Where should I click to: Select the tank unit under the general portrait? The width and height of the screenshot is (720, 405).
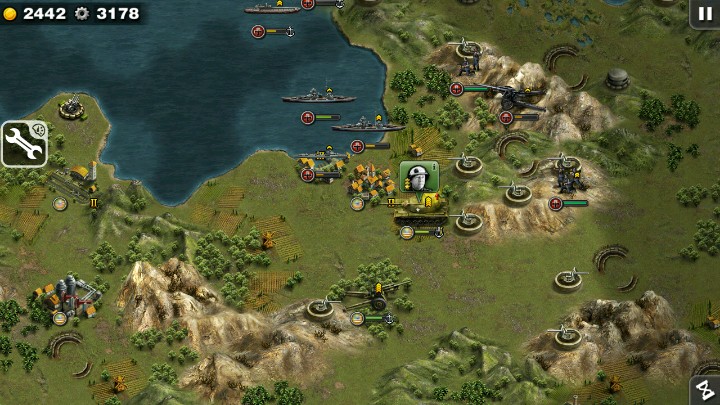coord(419,213)
